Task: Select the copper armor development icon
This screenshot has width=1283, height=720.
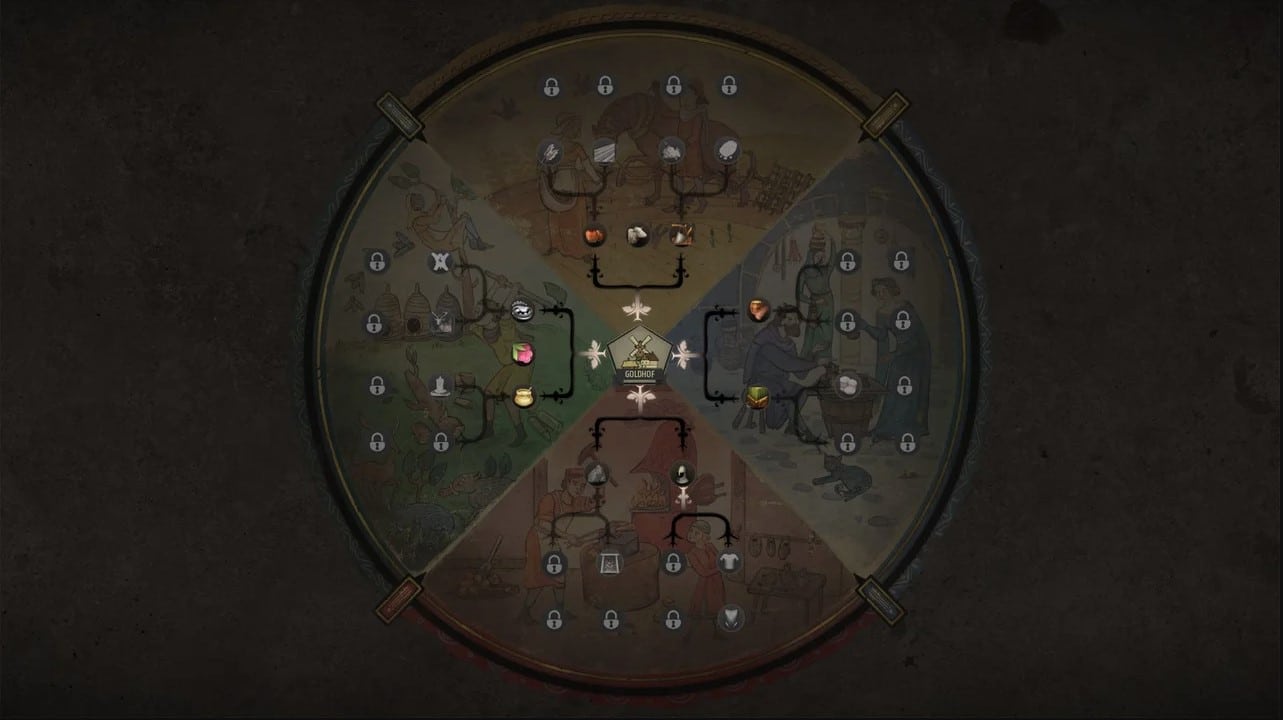Action: click(757, 310)
